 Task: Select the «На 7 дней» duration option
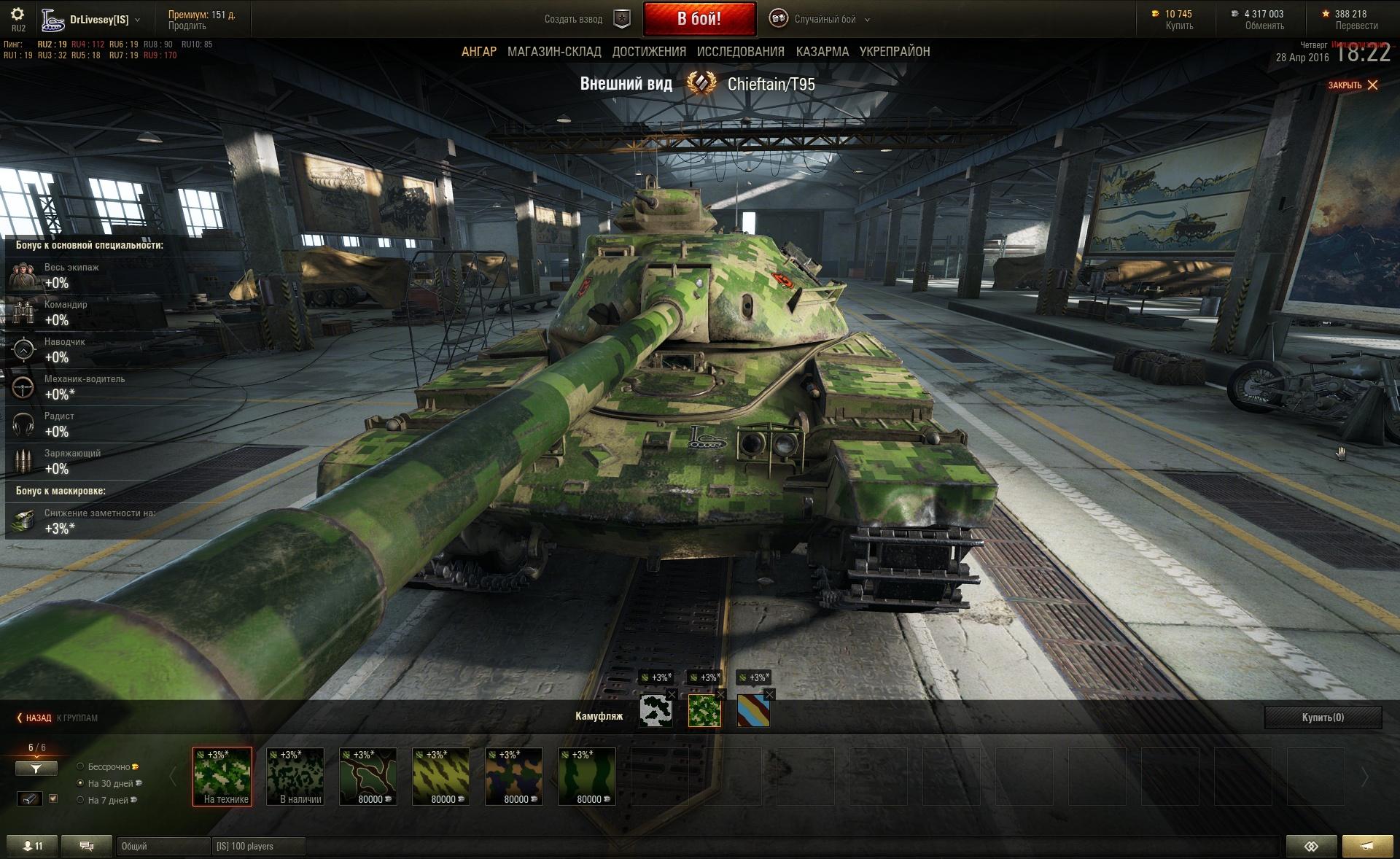point(81,800)
